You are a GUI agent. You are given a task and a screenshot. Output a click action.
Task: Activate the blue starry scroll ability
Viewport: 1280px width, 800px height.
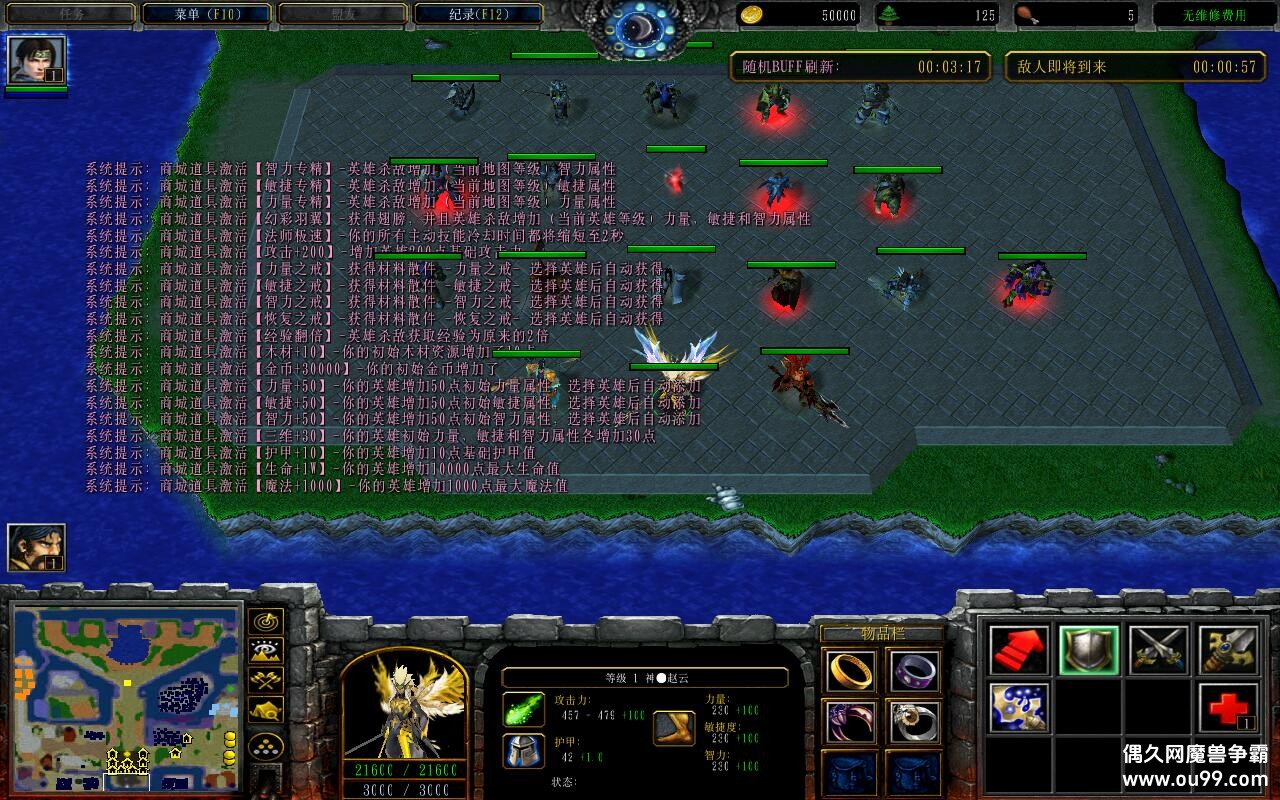pyautogui.click(x=1019, y=707)
